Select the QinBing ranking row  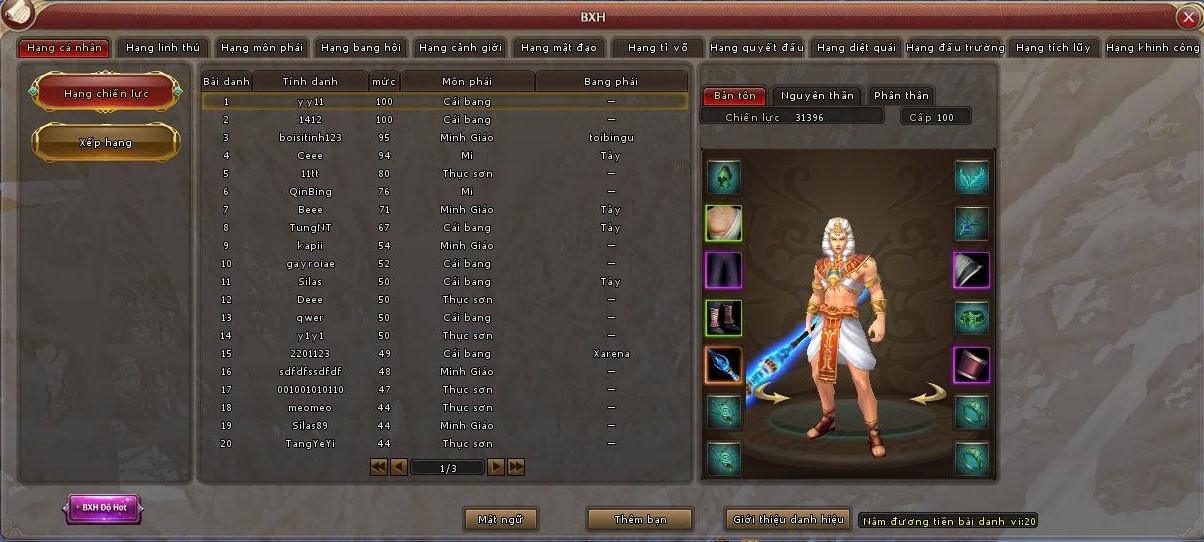(x=310, y=192)
